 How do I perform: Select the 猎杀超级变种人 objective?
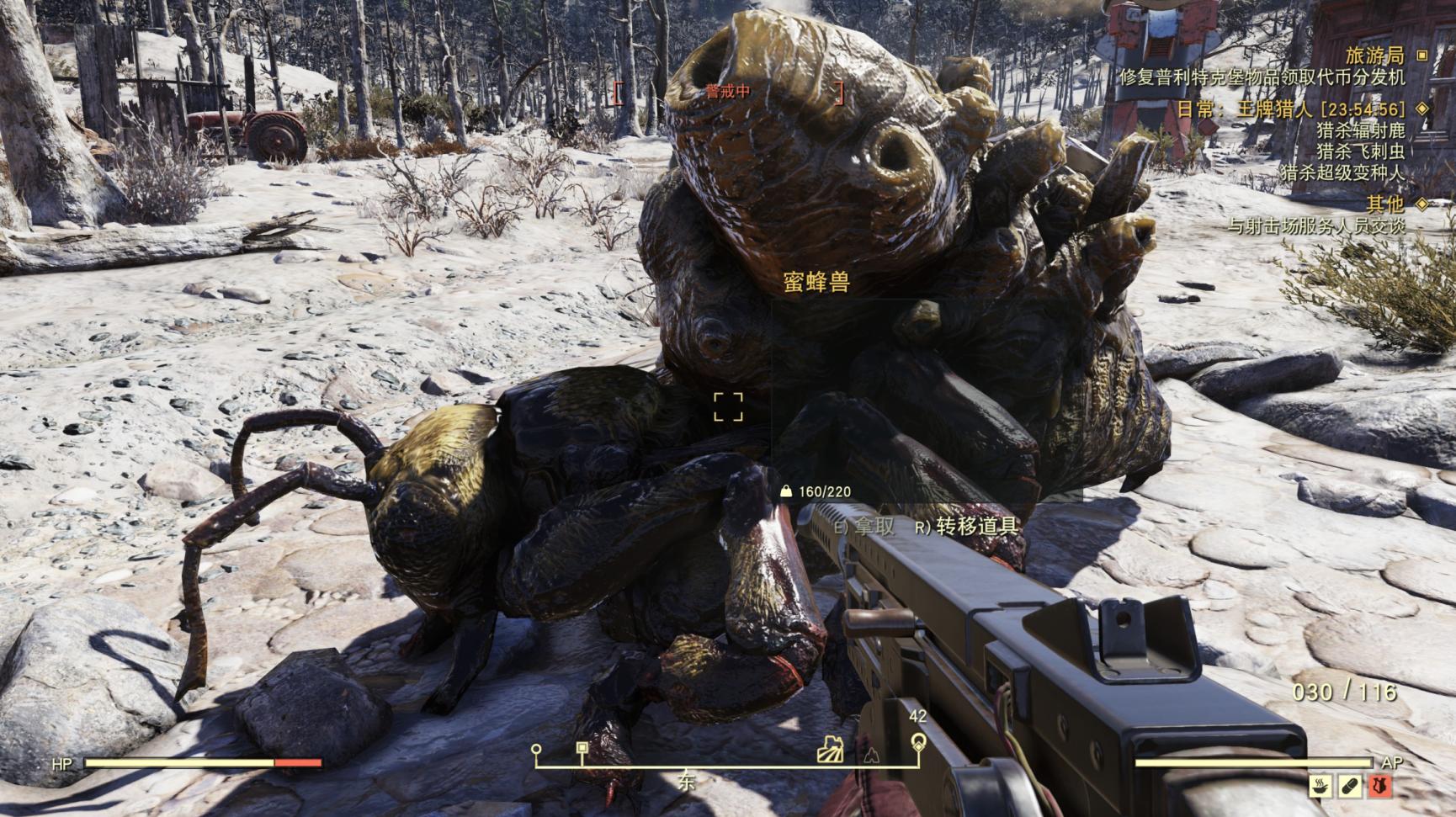(1342, 173)
